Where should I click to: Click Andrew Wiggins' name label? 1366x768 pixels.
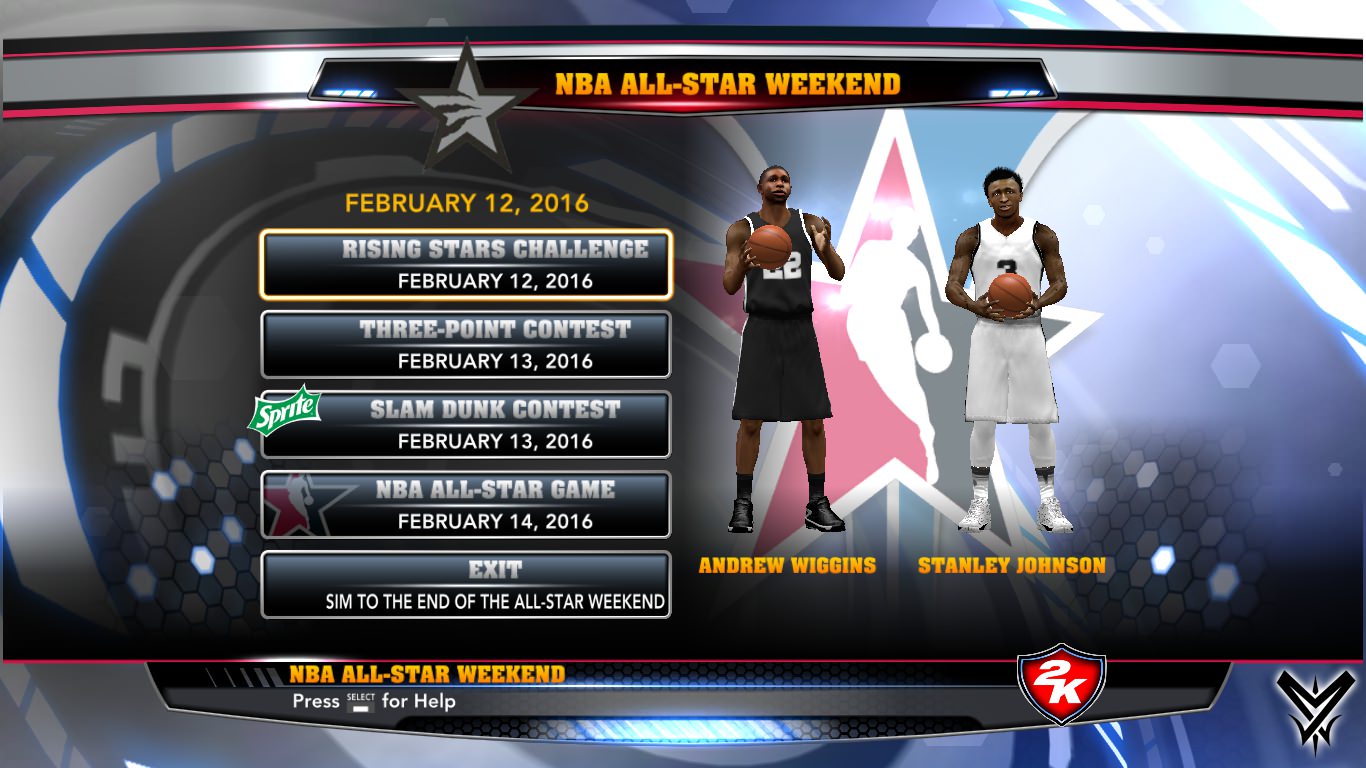tap(786, 565)
